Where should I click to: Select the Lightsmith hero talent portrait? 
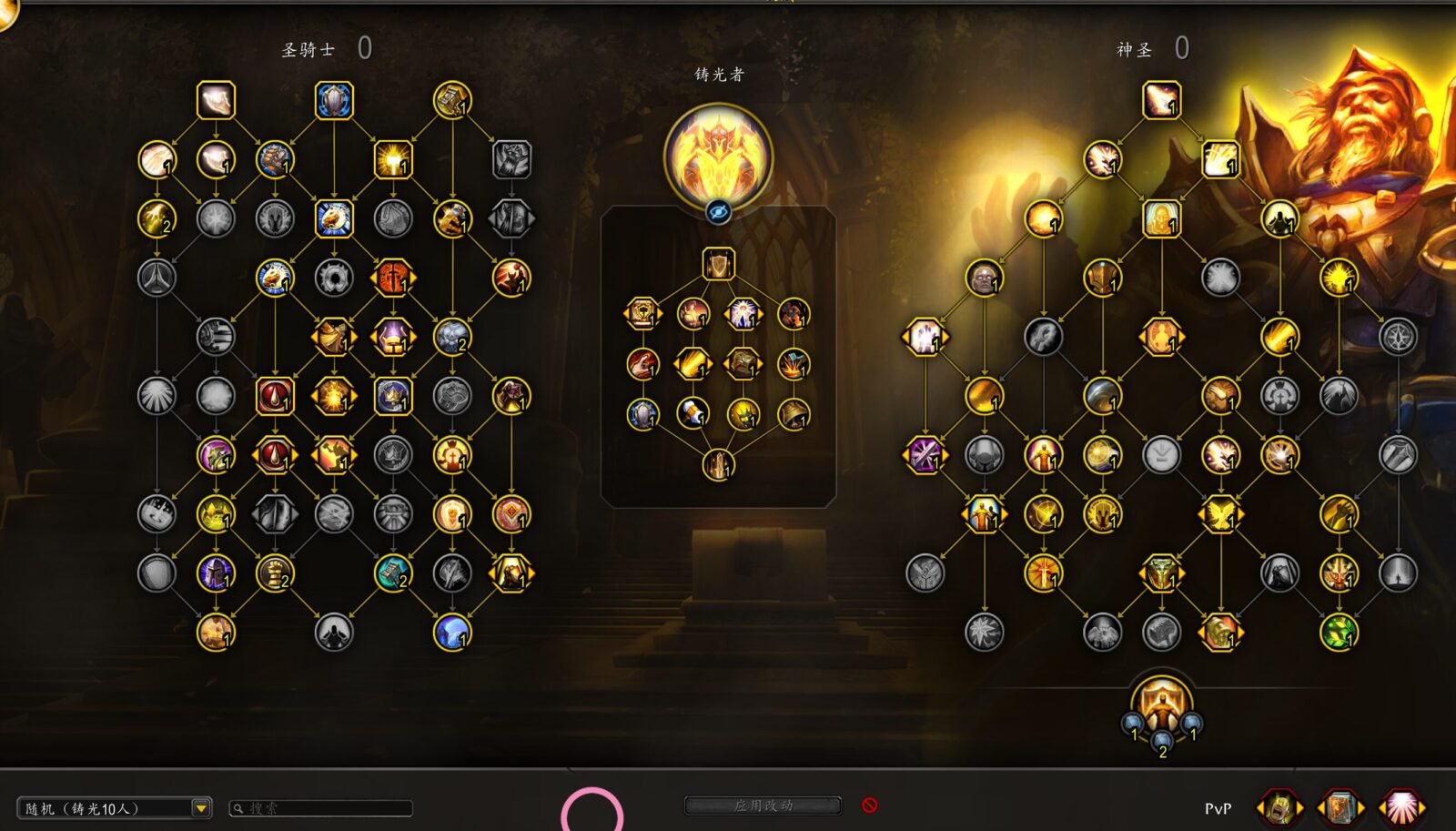[x=718, y=156]
